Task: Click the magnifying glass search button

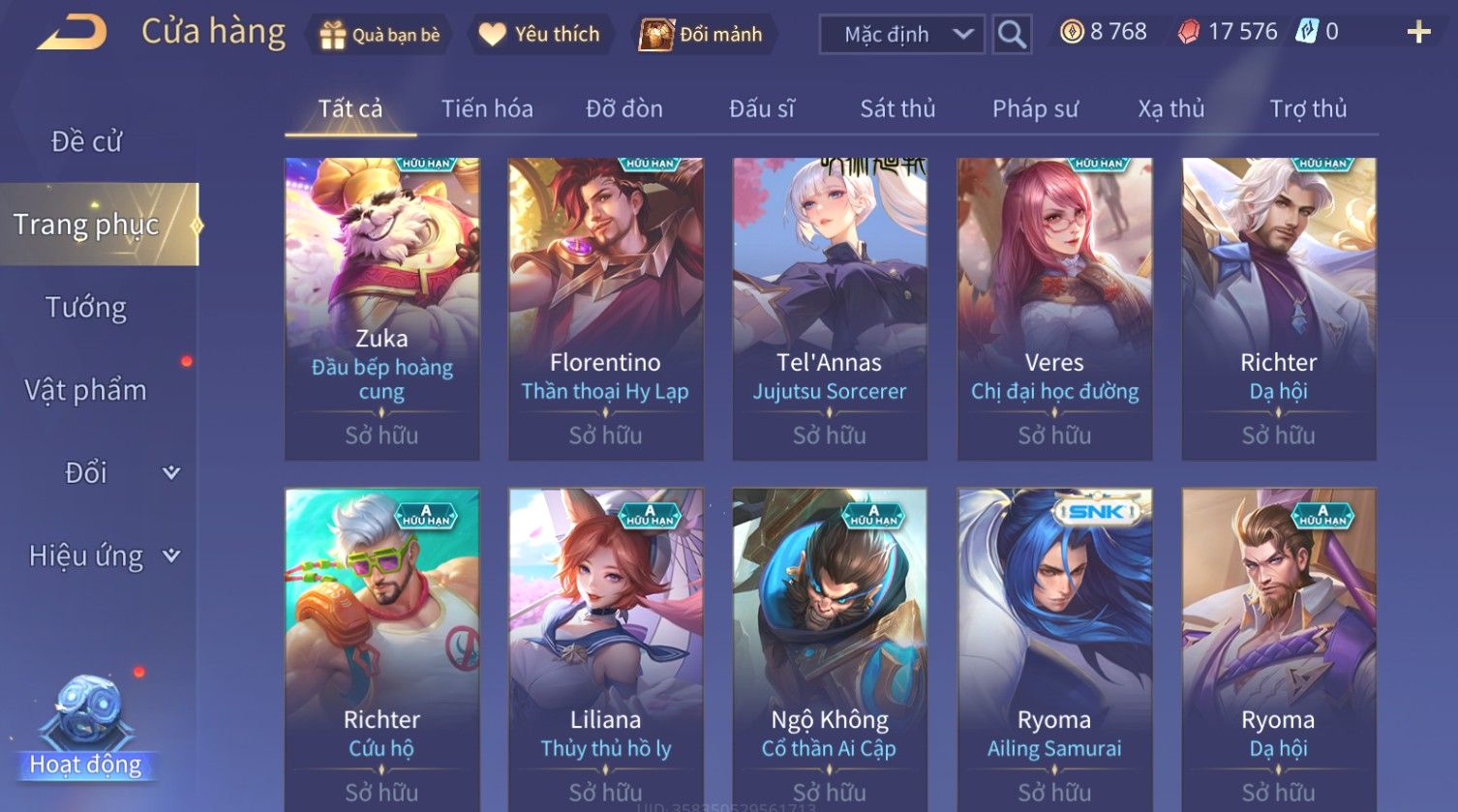Action: point(1012,35)
